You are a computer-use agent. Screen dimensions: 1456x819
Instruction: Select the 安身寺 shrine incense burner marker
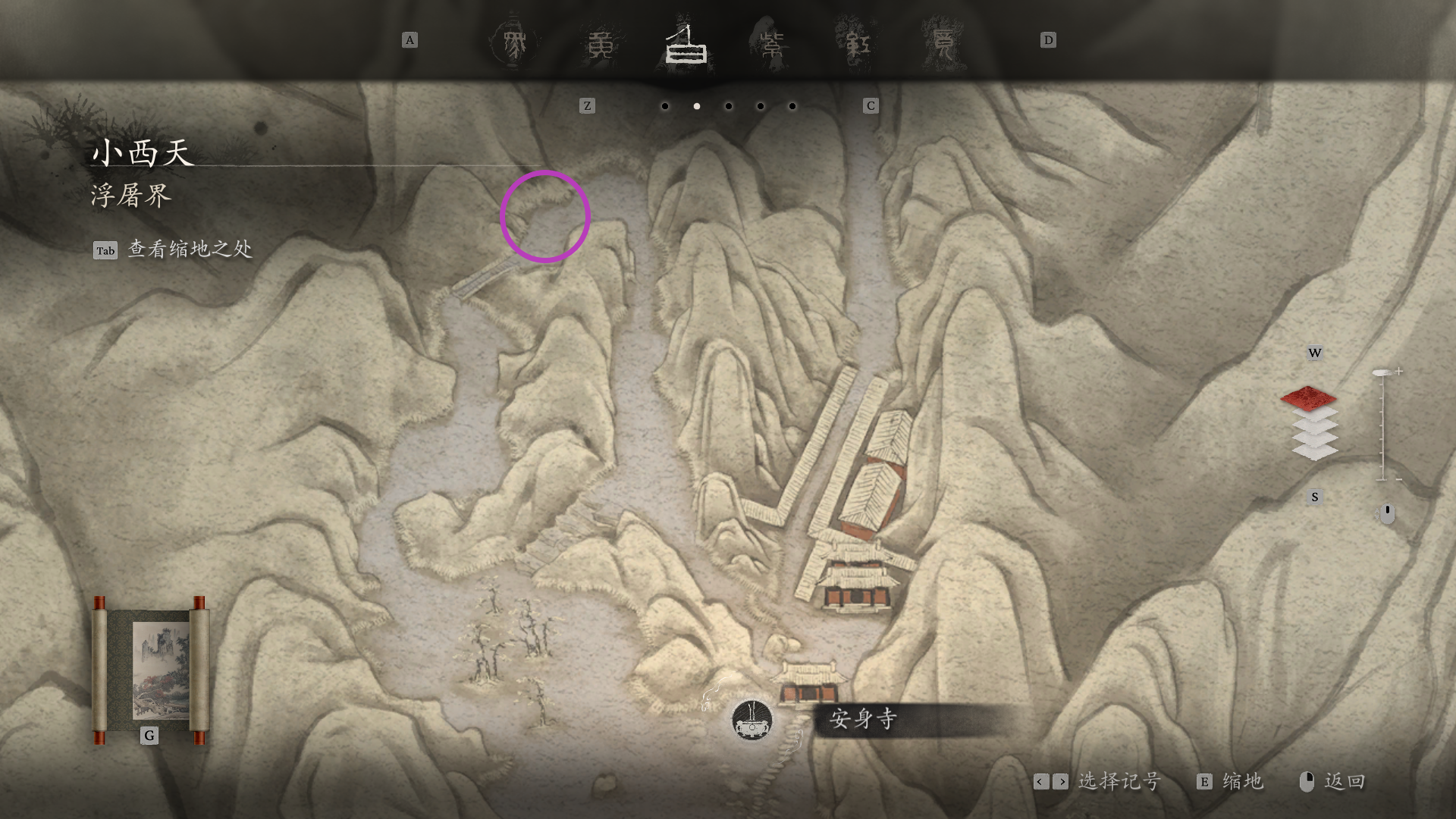tap(752, 720)
